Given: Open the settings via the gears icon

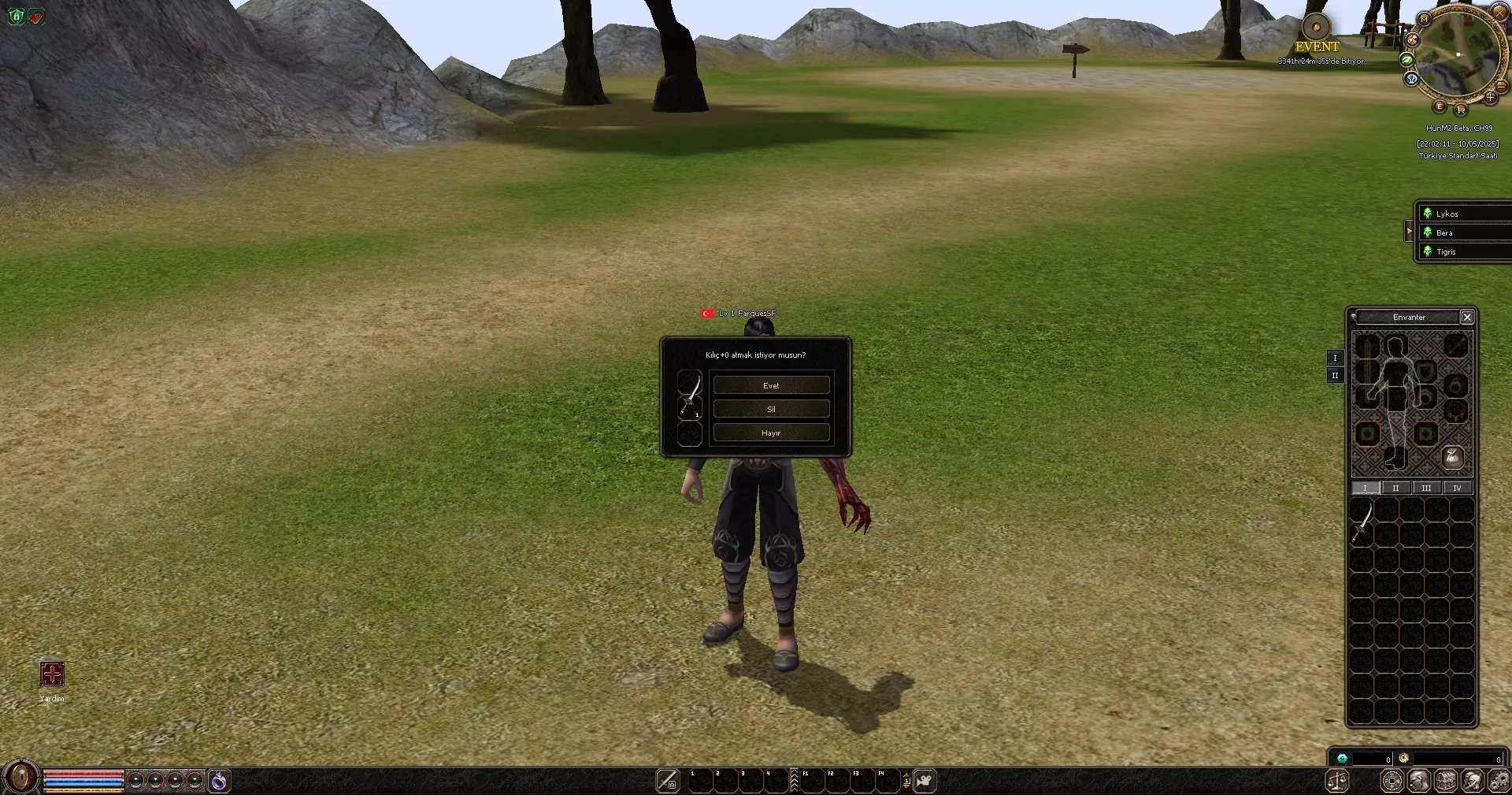Looking at the screenshot, I should [1500, 782].
